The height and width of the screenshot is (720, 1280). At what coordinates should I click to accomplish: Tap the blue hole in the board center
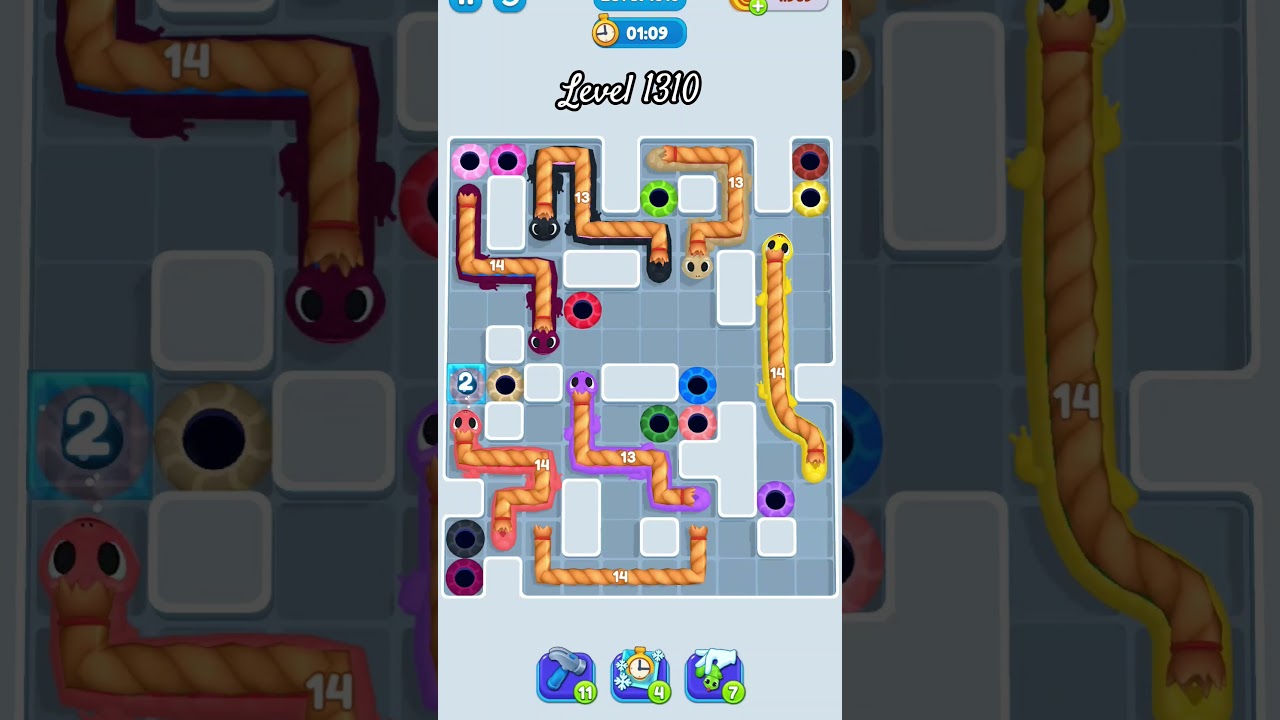[696, 384]
